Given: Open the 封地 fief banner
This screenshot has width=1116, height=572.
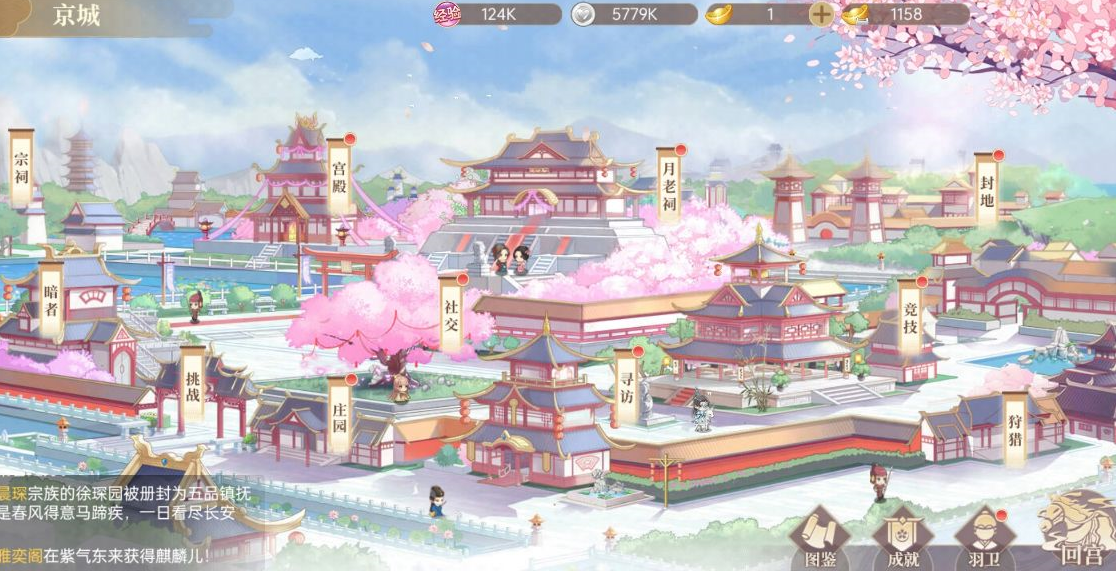Looking at the screenshot, I should [987, 190].
